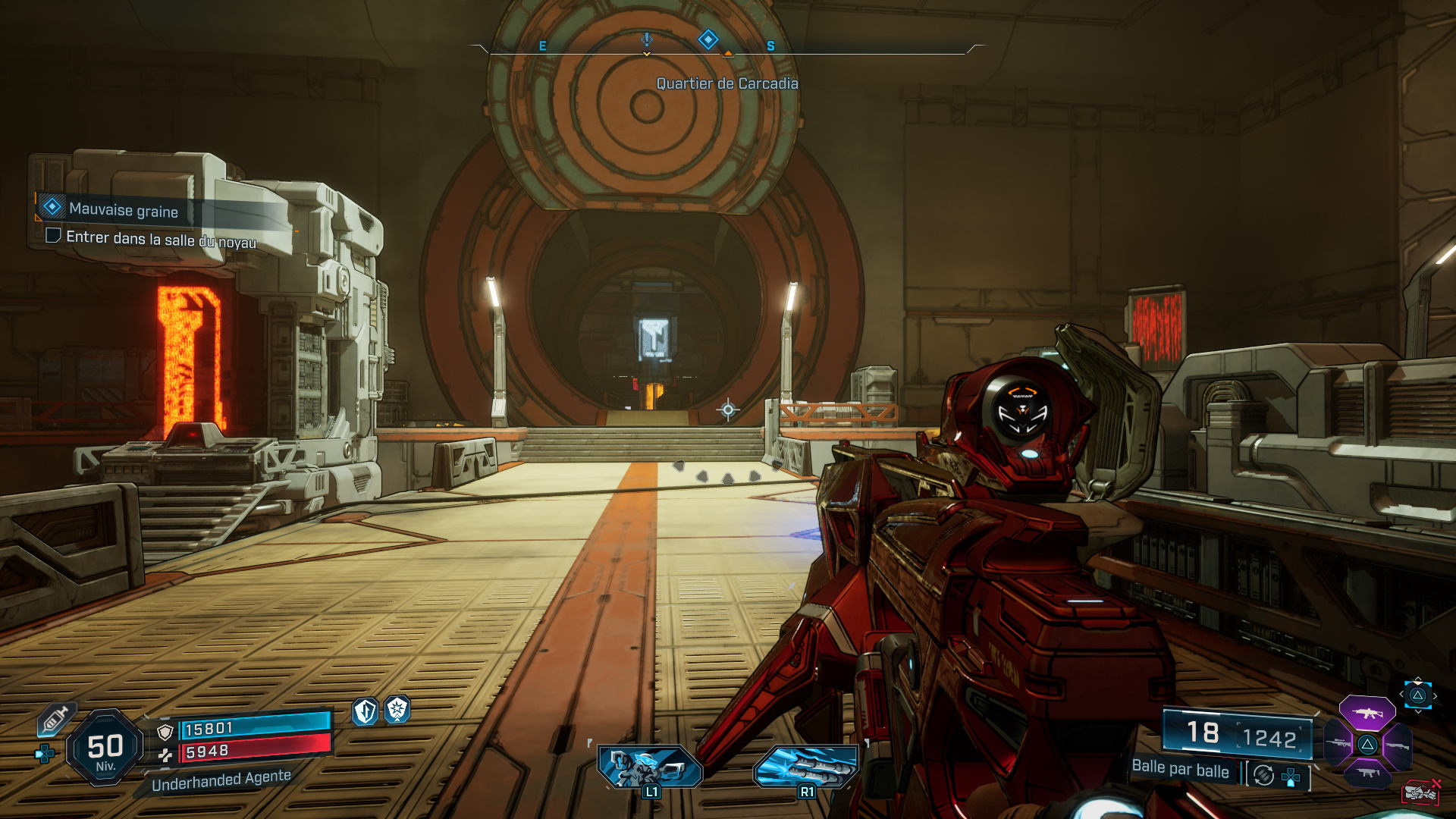Select the SMG at the bottom of the weapon wheel

[1367, 772]
